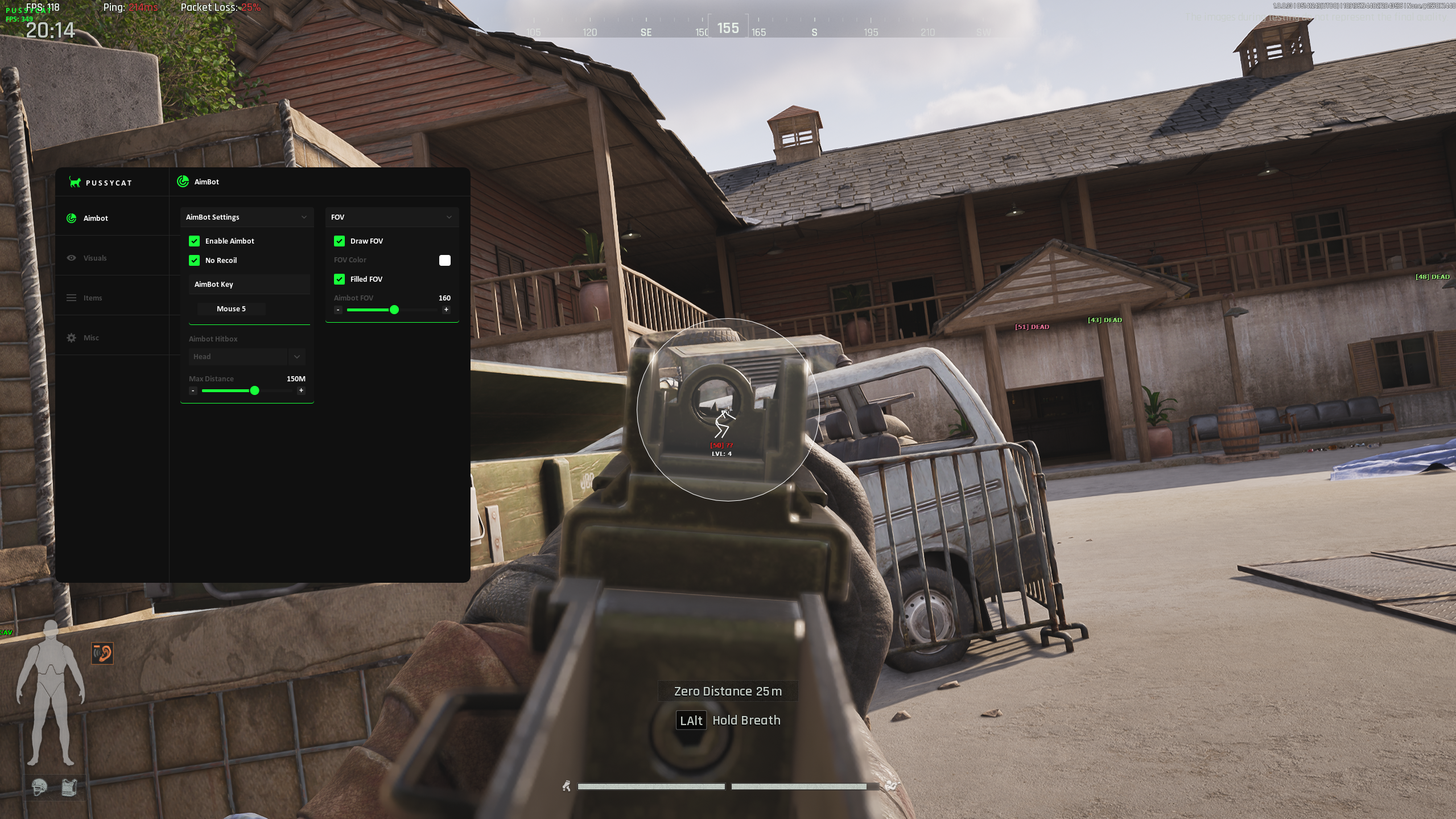This screenshot has width=1456, height=819.
Task: Open the white FOV Color swatch
Action: pos(445,260)
